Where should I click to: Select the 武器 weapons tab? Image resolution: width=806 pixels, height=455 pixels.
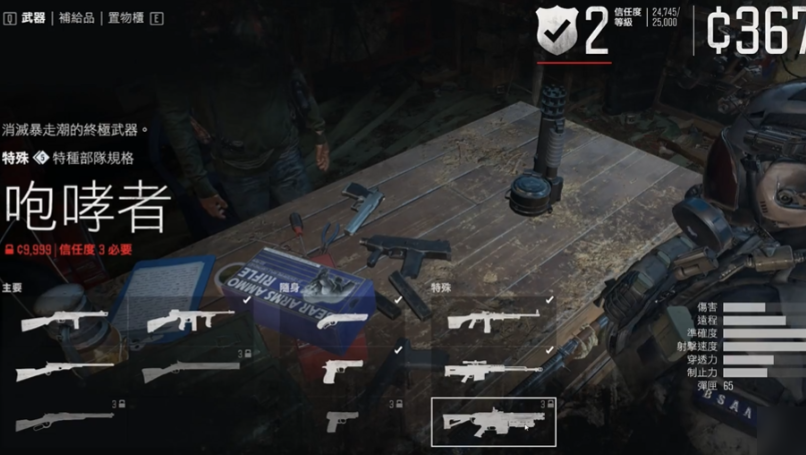point(33,17)
